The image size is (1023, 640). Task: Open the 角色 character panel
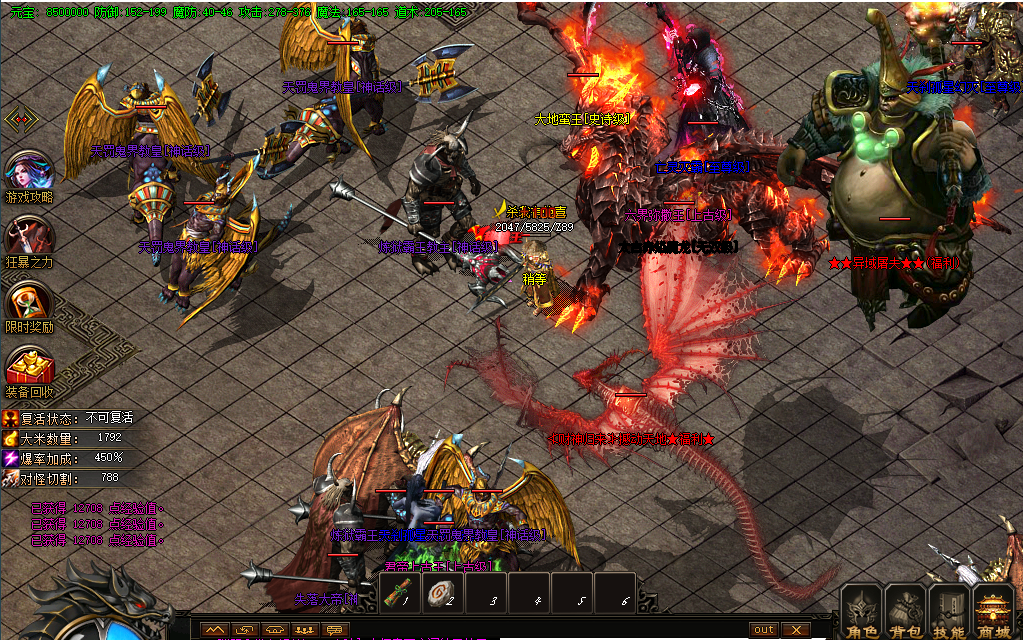861,611
